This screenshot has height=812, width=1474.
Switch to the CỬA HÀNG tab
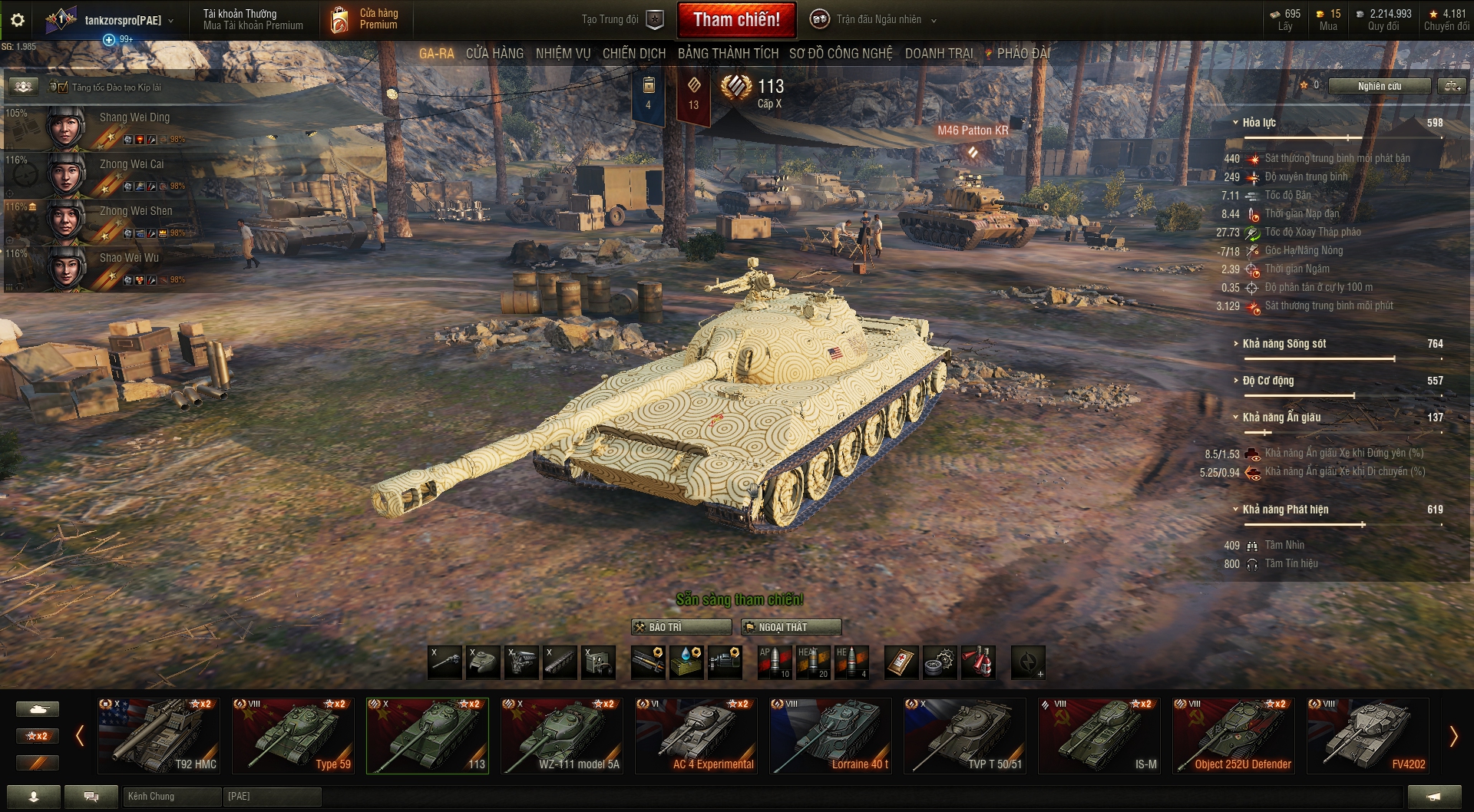coord(494,54)
